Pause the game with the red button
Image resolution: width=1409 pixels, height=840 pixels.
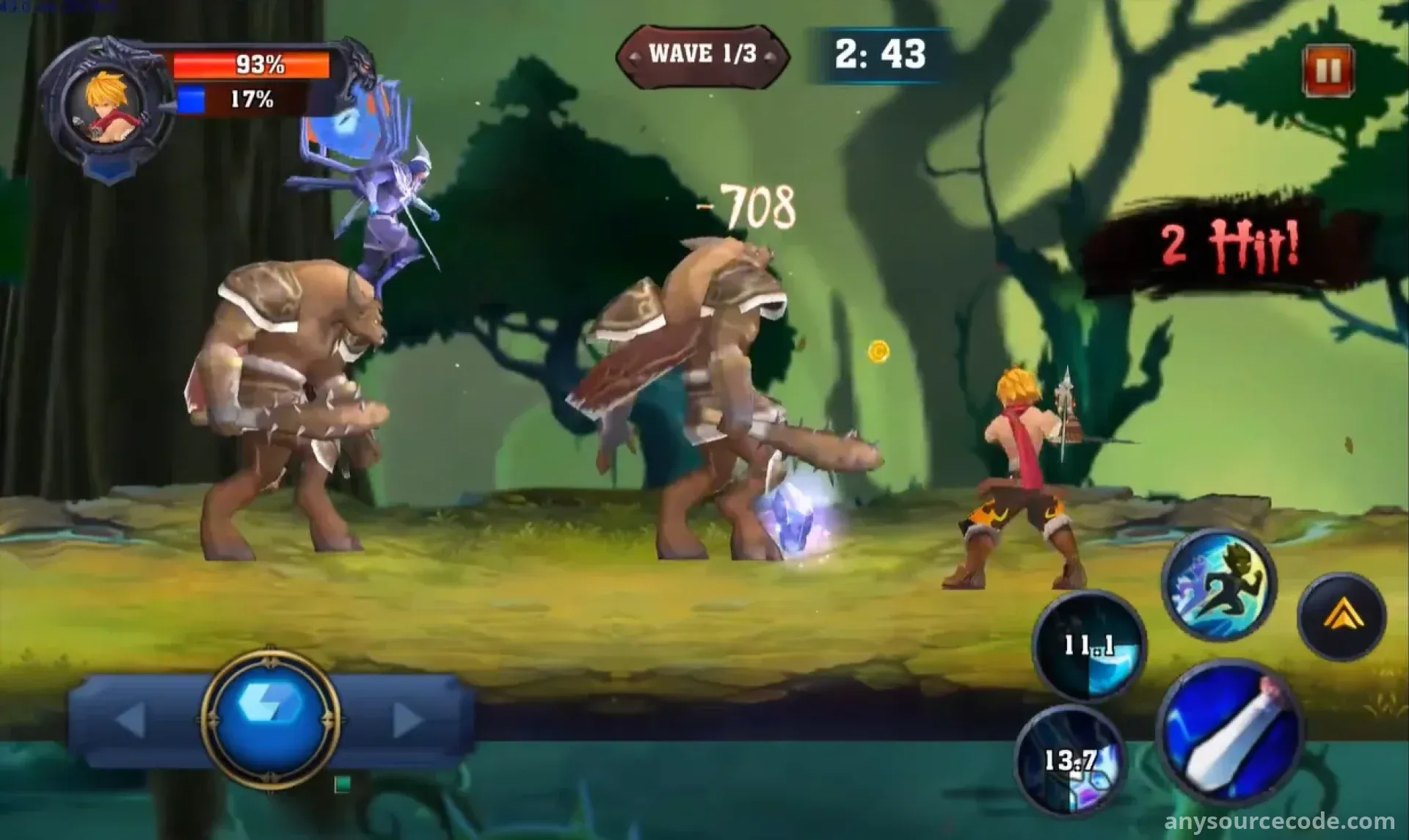click(1328, 70)
